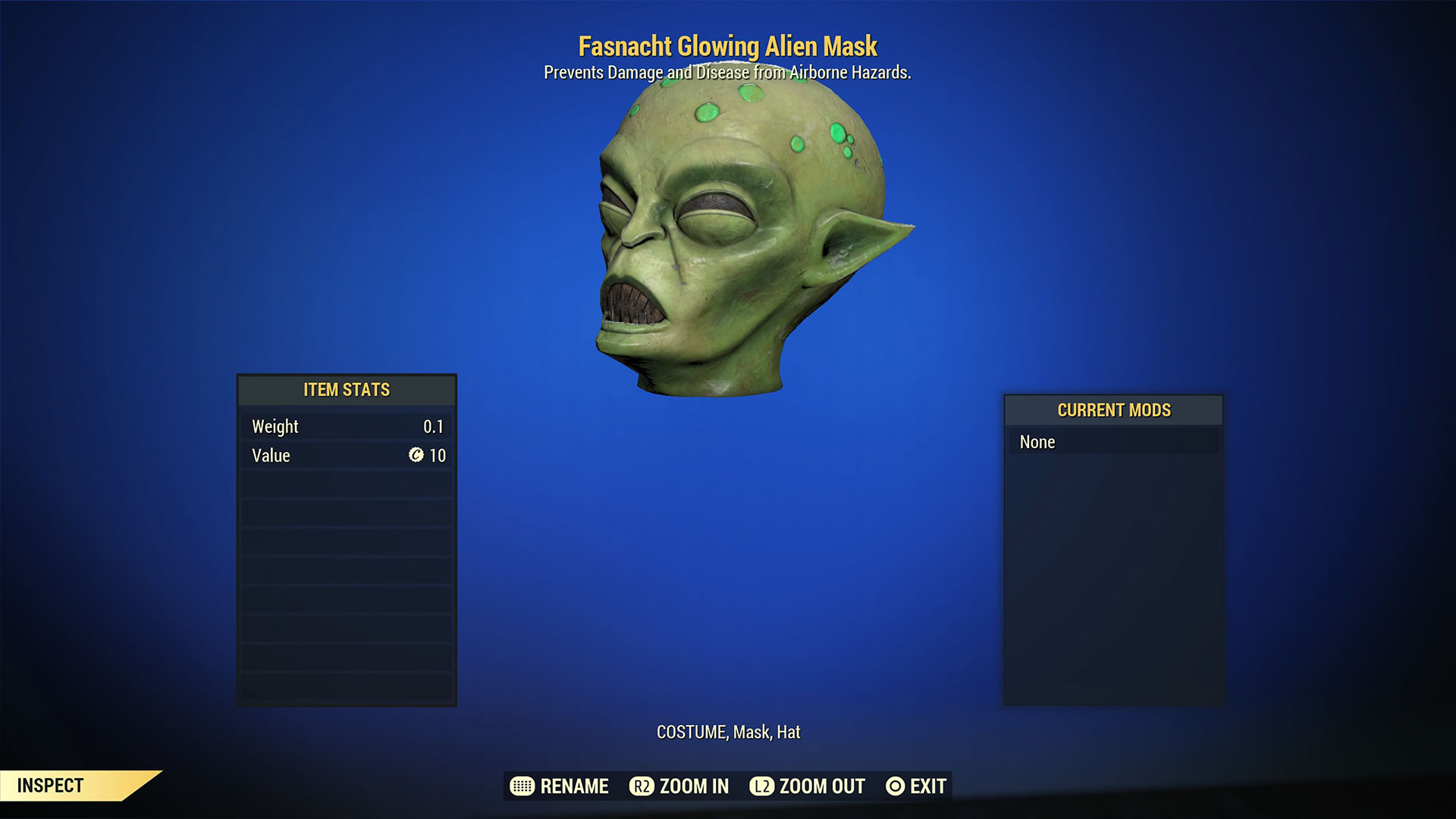Click the COSTUME, Mask, Hat category label
Screen dimensions: 1456x819
tap(728, 733)
